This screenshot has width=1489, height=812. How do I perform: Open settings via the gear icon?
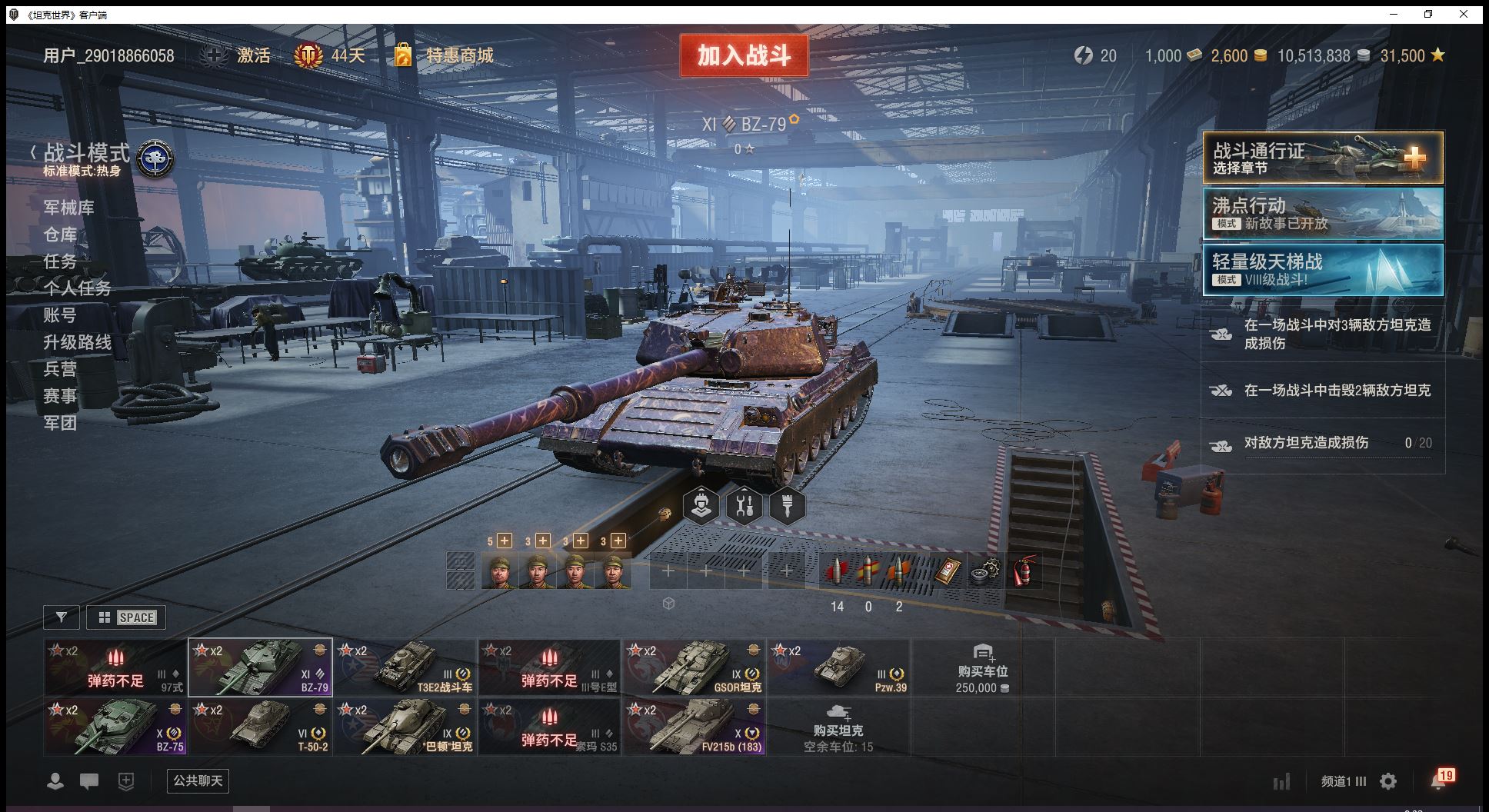coord(1388,782)
